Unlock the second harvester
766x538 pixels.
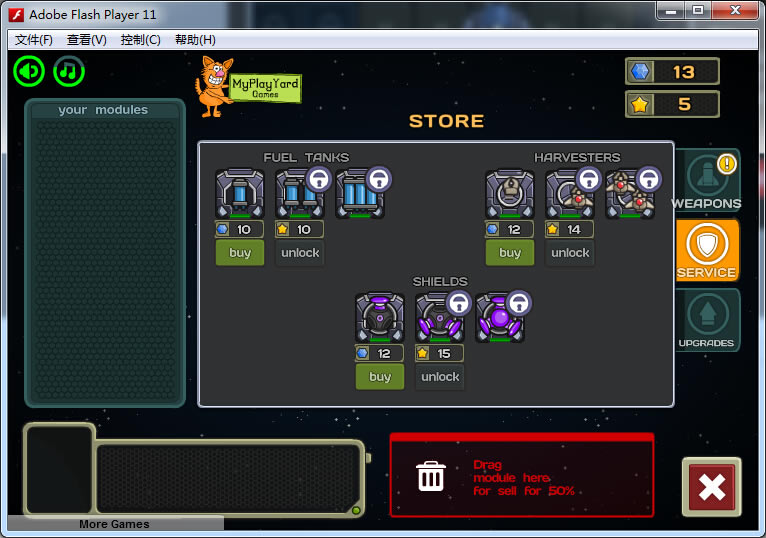[570, 253]
